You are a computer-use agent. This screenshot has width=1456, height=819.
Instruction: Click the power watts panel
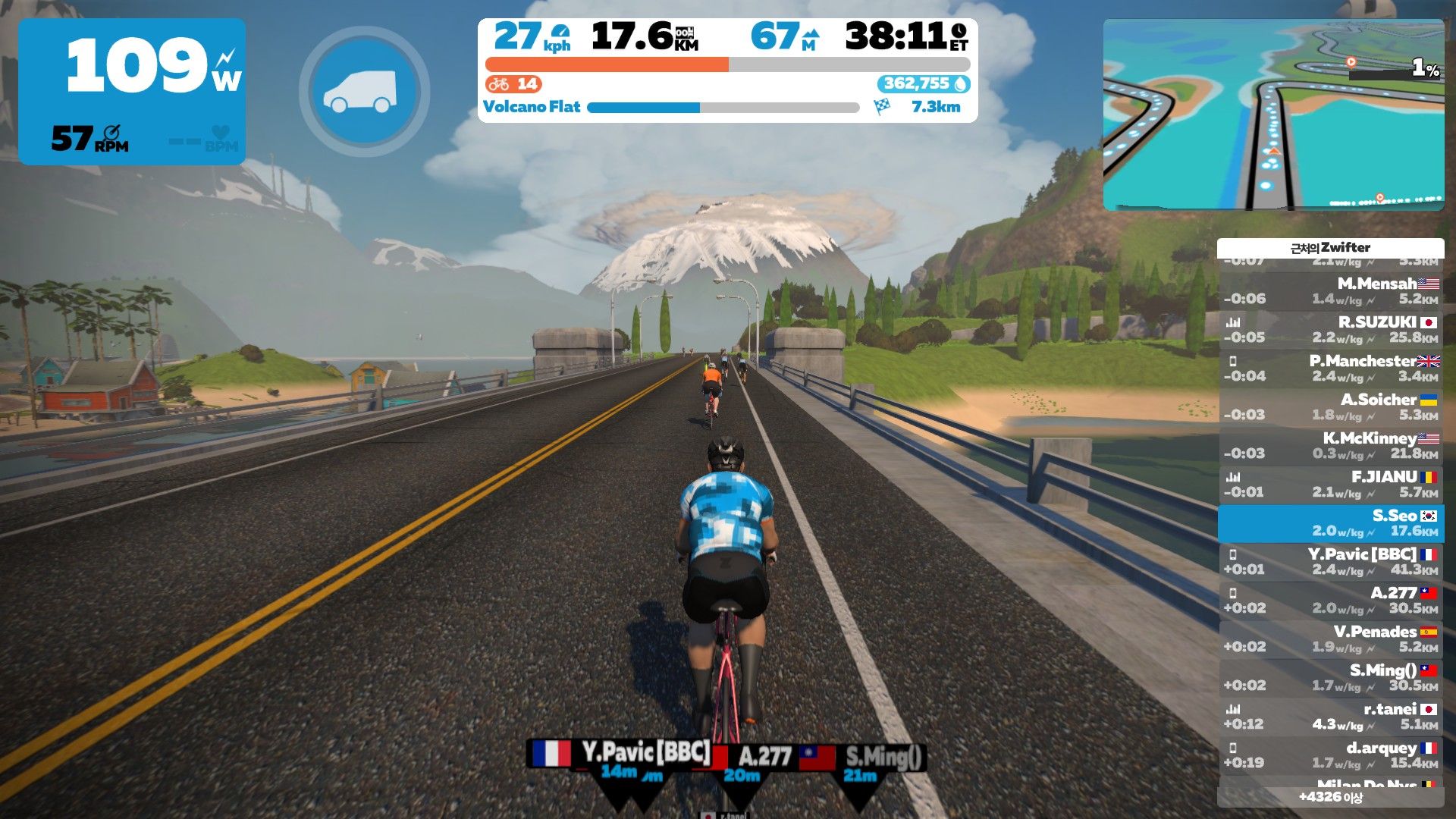click(x=132, y=91)
